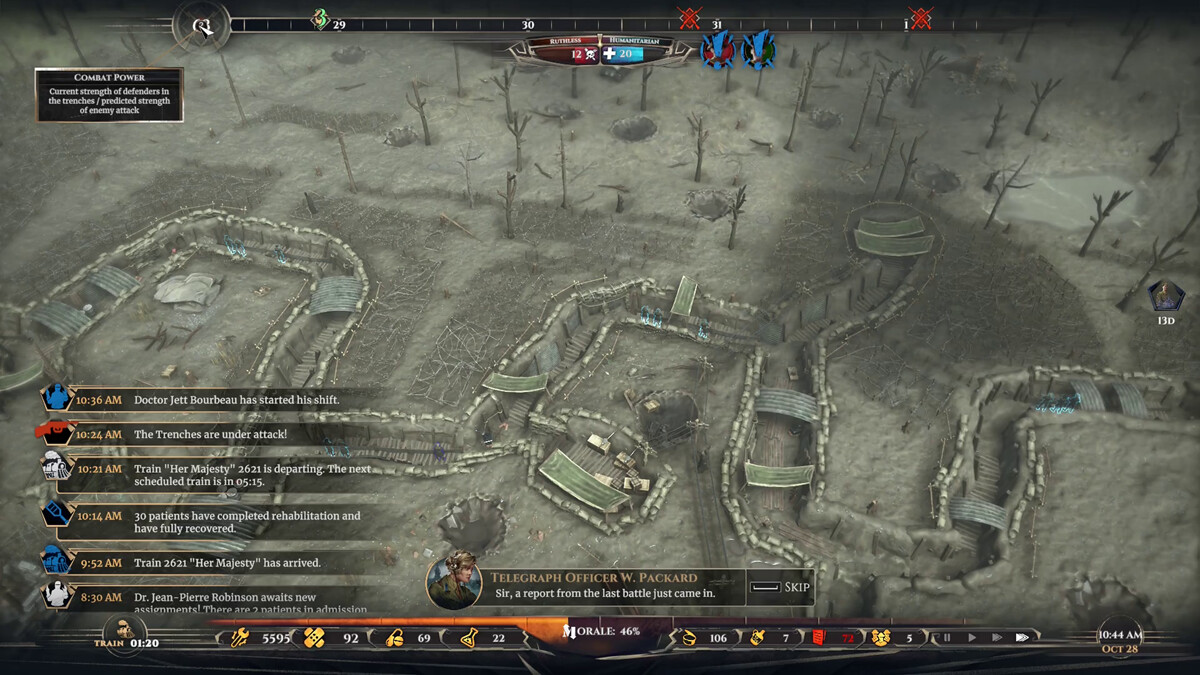Pause the game speed
The image size is (1200, 675).
click(x=946, y=637)
